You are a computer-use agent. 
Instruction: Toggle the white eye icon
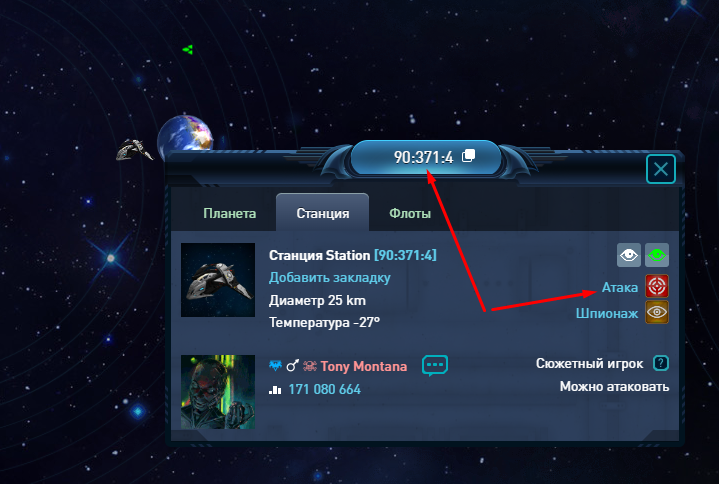pyautogui.click(x=628, y=256)
